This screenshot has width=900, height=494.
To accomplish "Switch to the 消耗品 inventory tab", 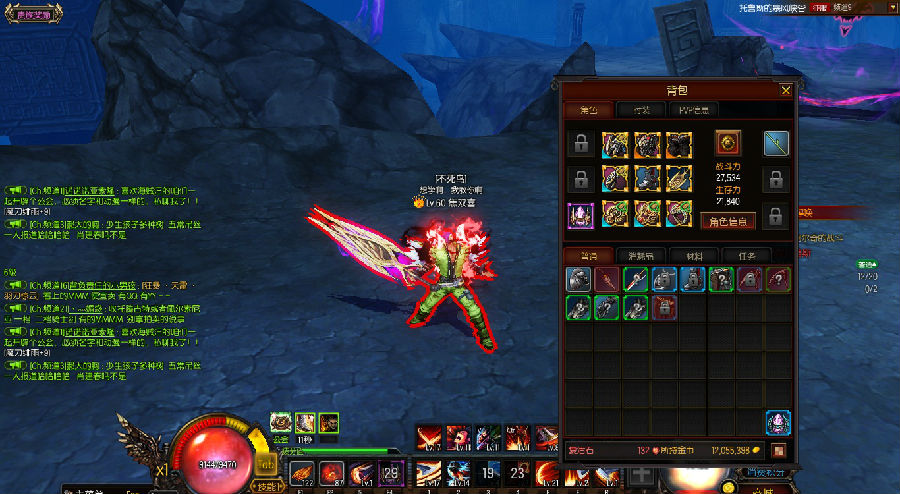I will 634,255.
